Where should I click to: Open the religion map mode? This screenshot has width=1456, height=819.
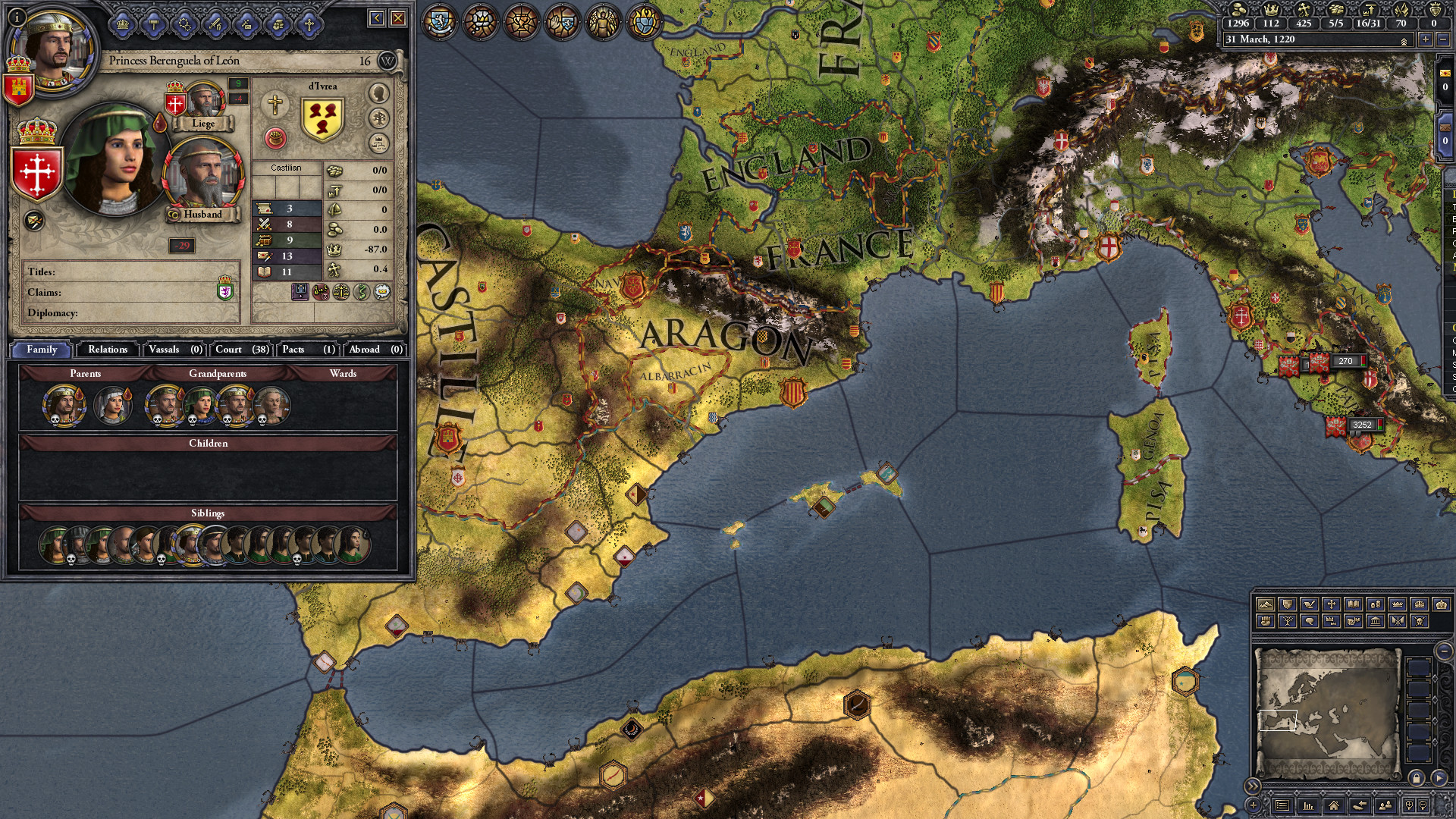pyautogui.click(x=1332, y=604)
